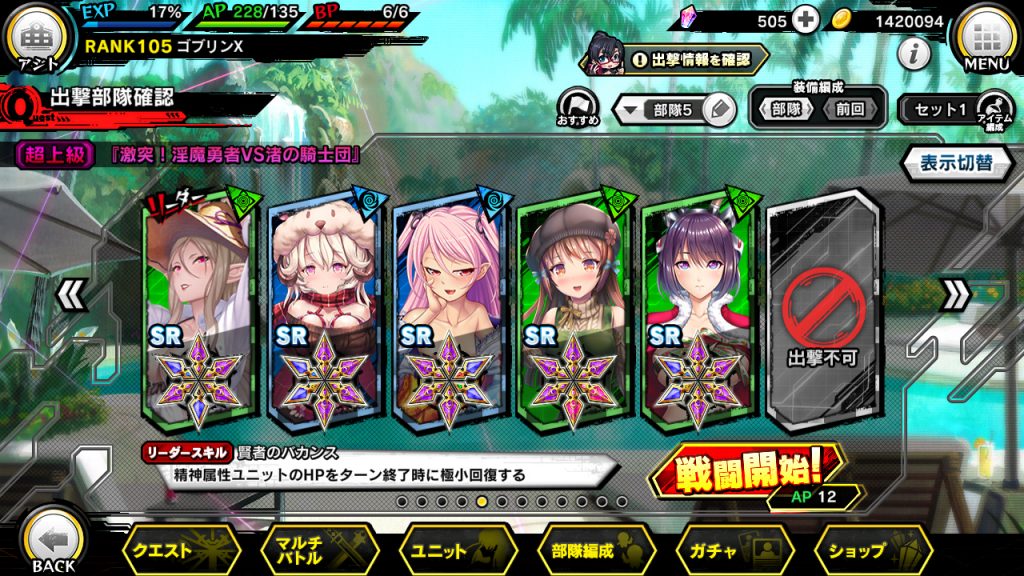This screenshot has height=576, width=1024.
Task: Open 部隊編成 squad formation
Action: pos(596,550)
